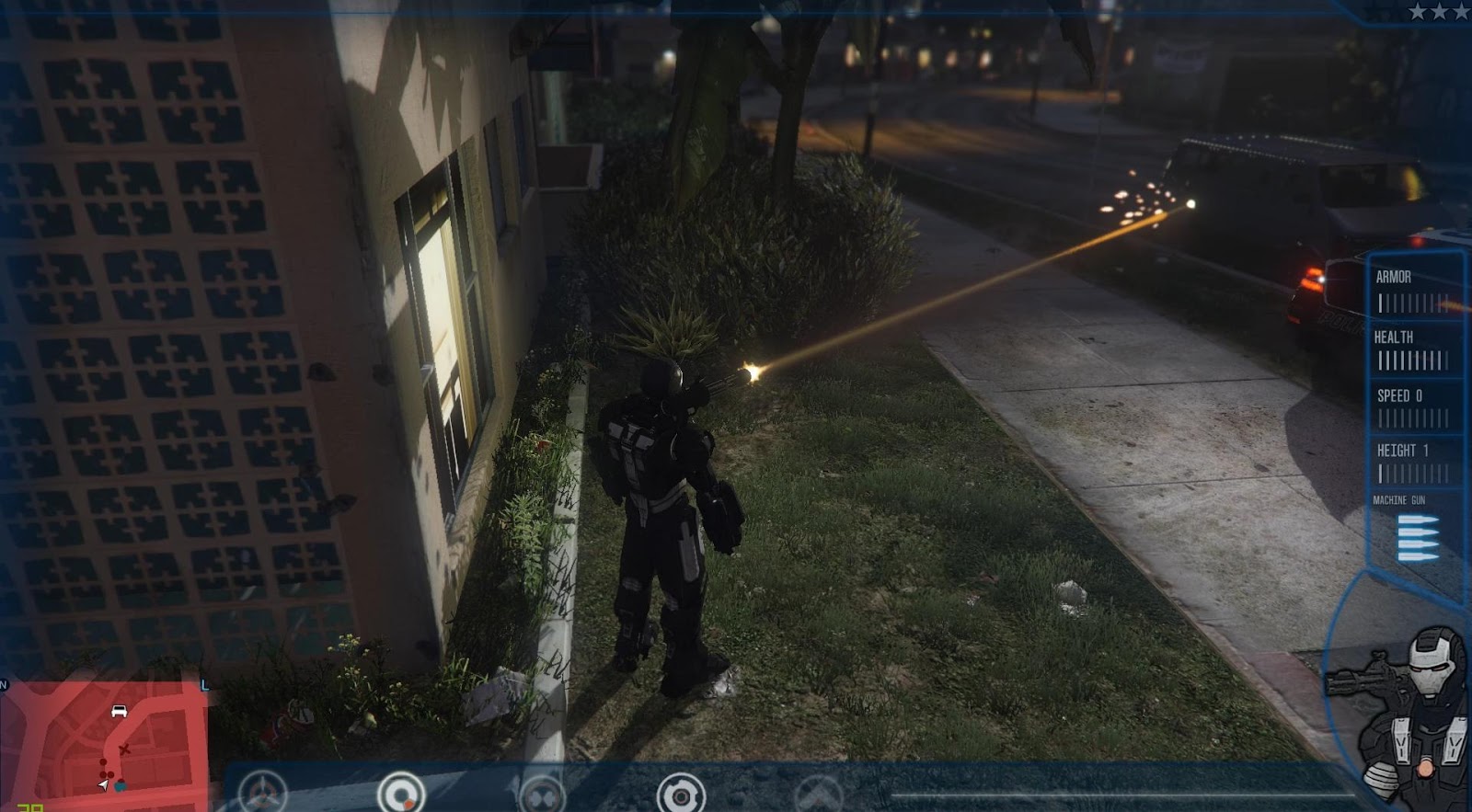Select the notched gear ring ability icon
The image size is (1472, 812).
click(681, 793)
